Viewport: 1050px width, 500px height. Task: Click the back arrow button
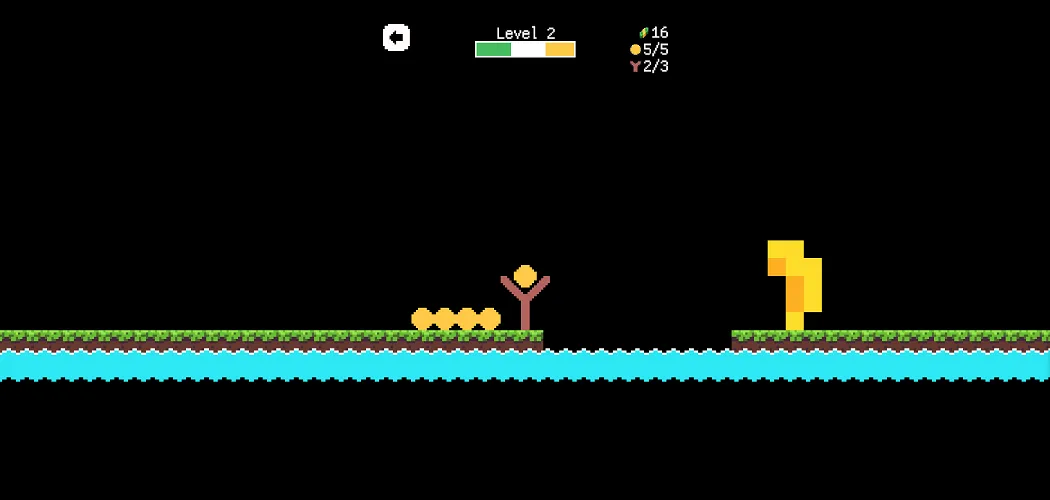[x=396, y=38]
